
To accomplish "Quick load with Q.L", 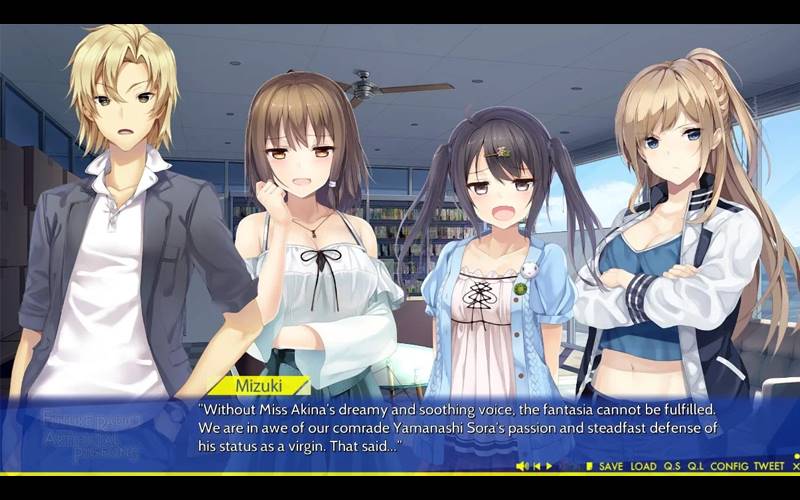I will click(x=695, y=466).
